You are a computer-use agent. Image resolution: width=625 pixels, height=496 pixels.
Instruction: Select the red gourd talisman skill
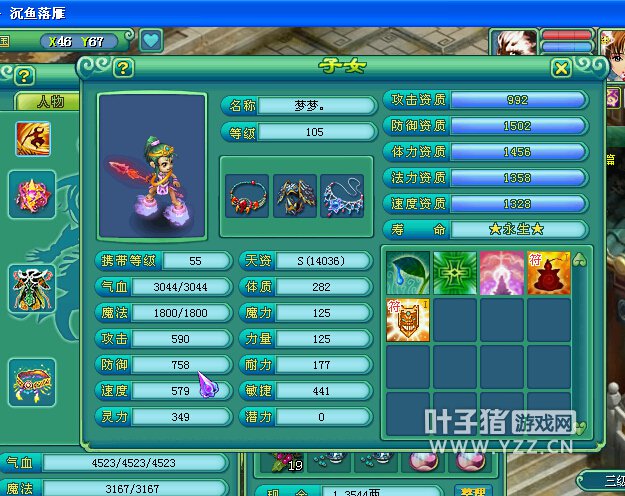click(x=548, y=272)
